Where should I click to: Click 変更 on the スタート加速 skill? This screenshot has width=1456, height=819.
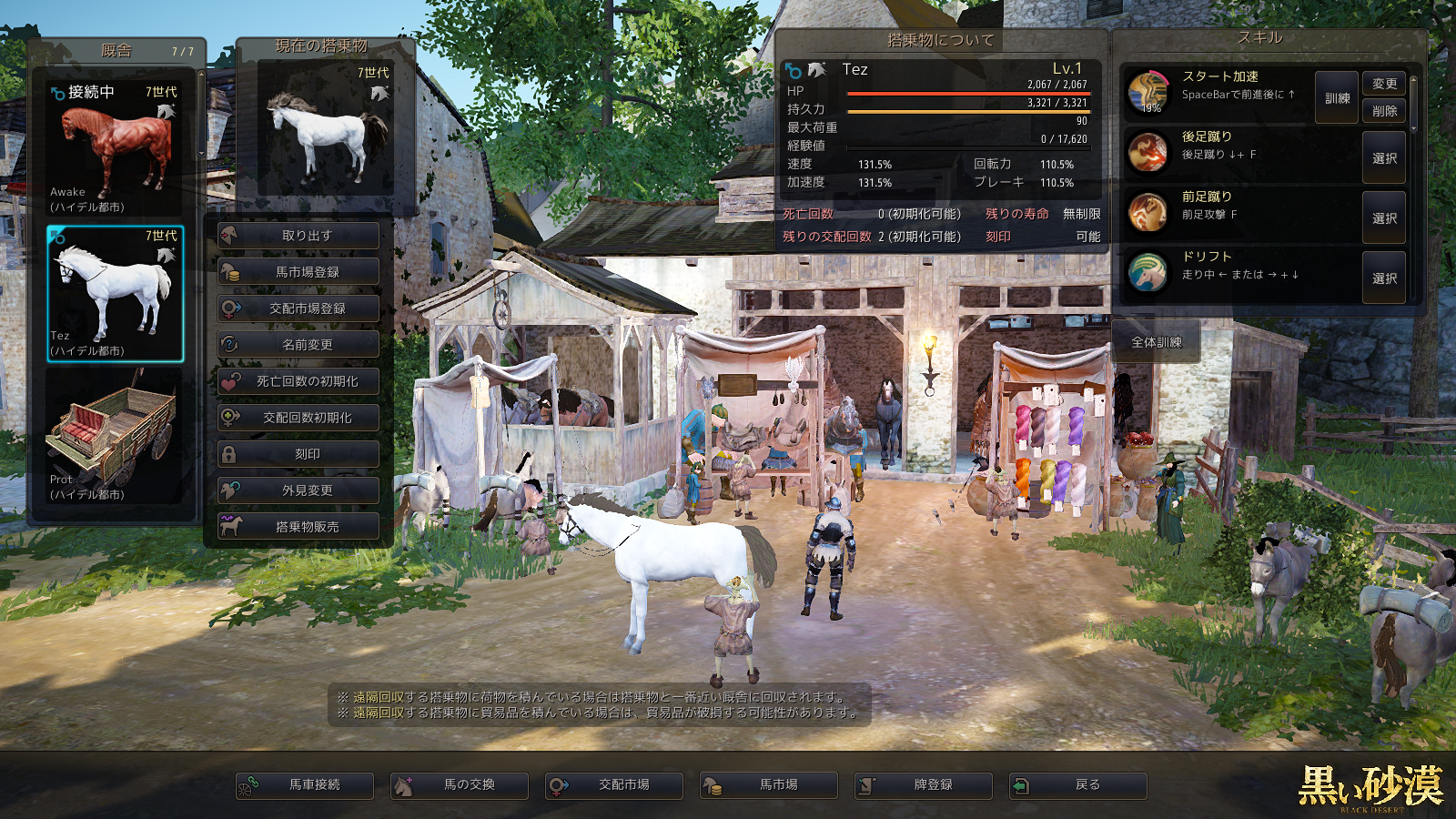[x=1384, y=84]
